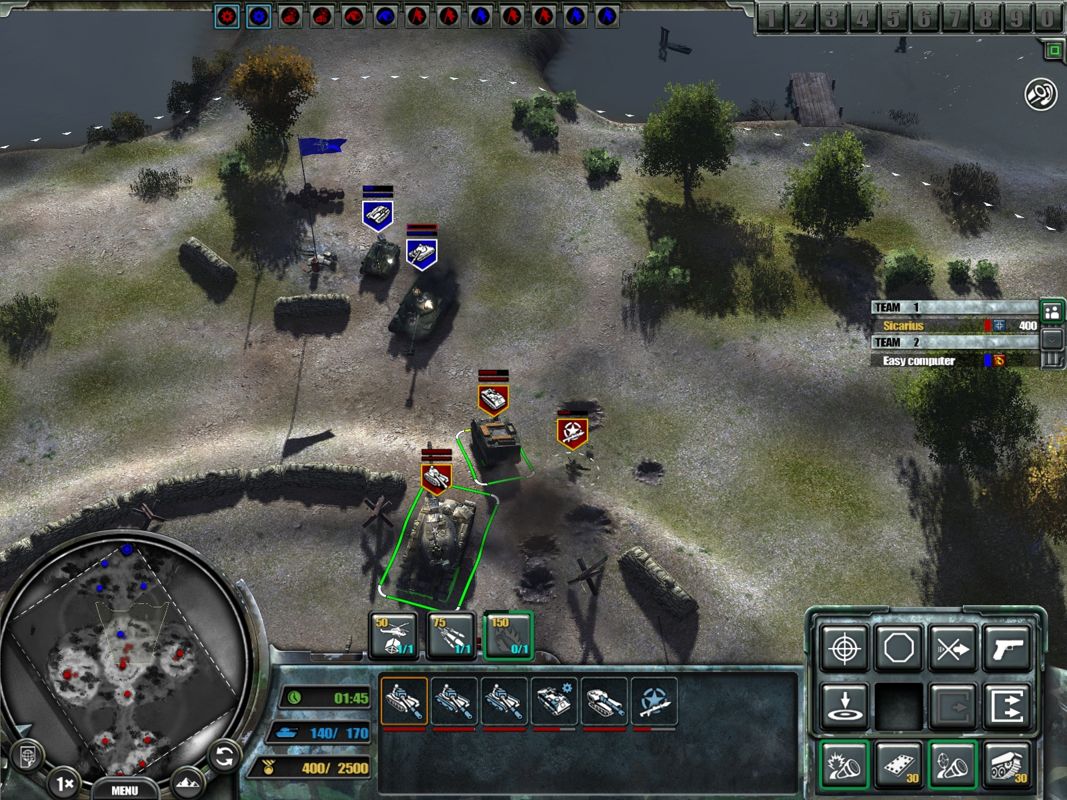Toggle the minimap terrain mountain button

(187, 782)
